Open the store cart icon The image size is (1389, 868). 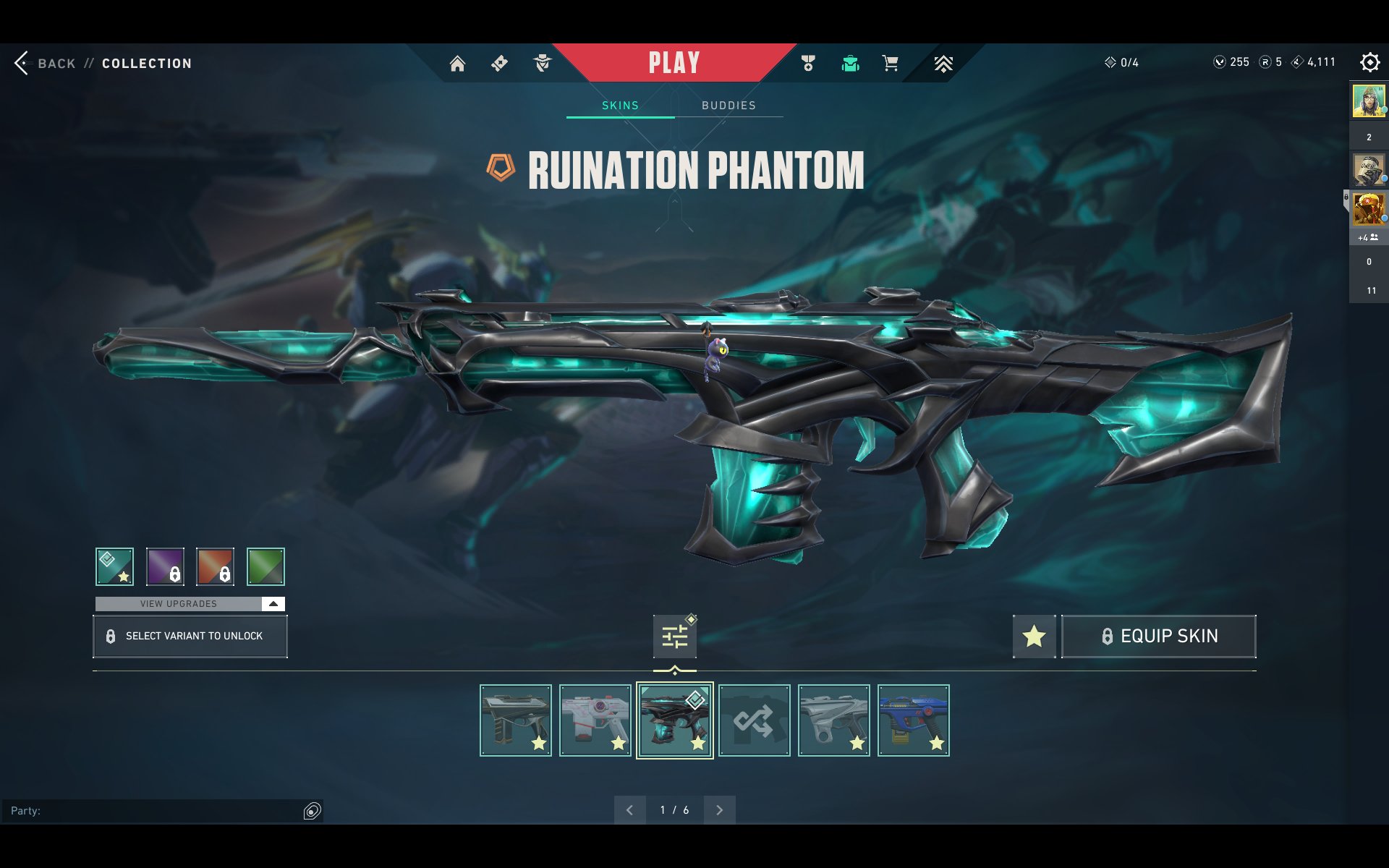click(x=890, y=64)
